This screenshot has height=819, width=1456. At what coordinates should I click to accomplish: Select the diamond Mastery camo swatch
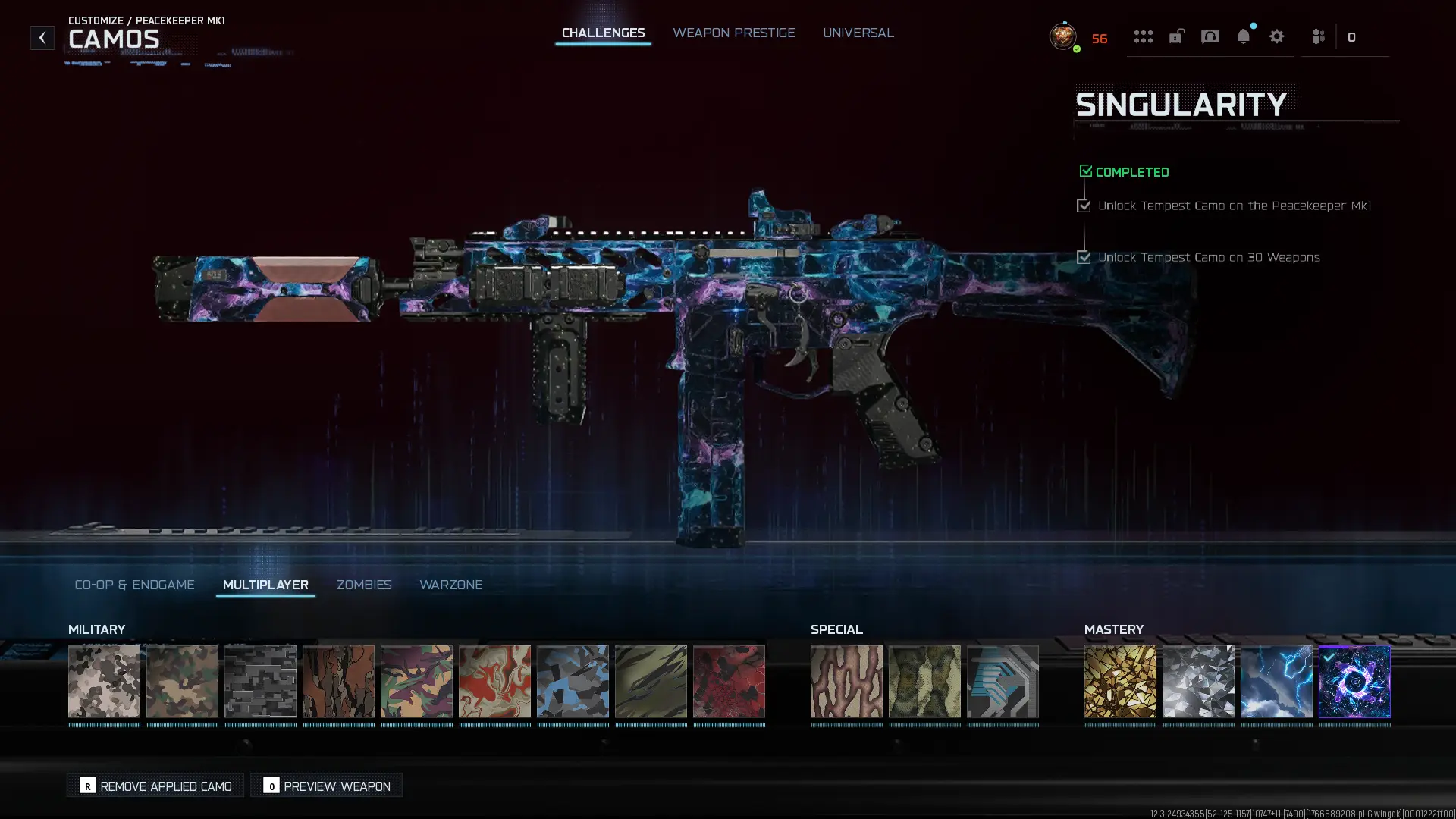[x=1198, y=682]
